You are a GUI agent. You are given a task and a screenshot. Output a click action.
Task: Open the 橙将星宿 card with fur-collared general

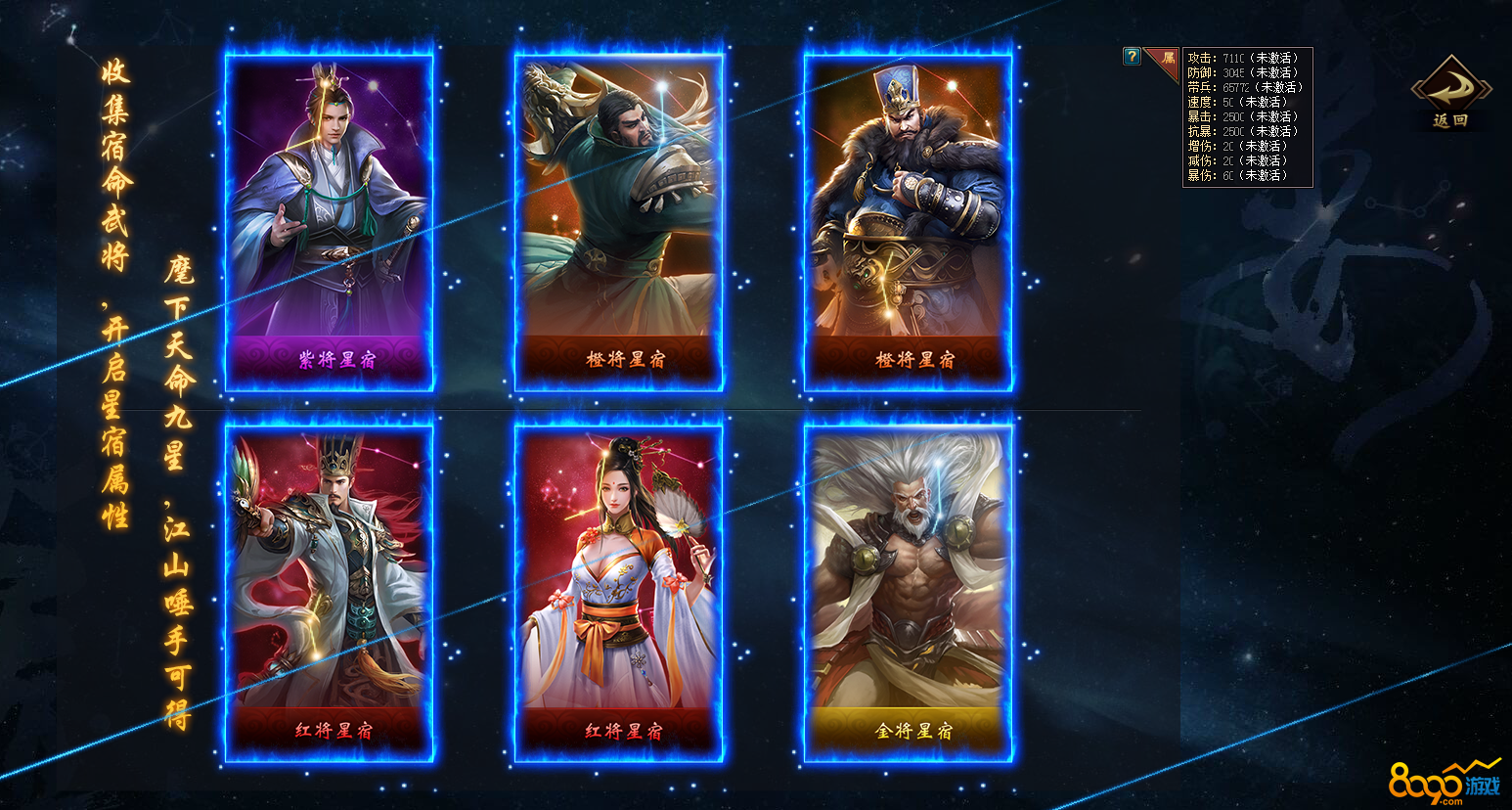[x=909, y=221]
